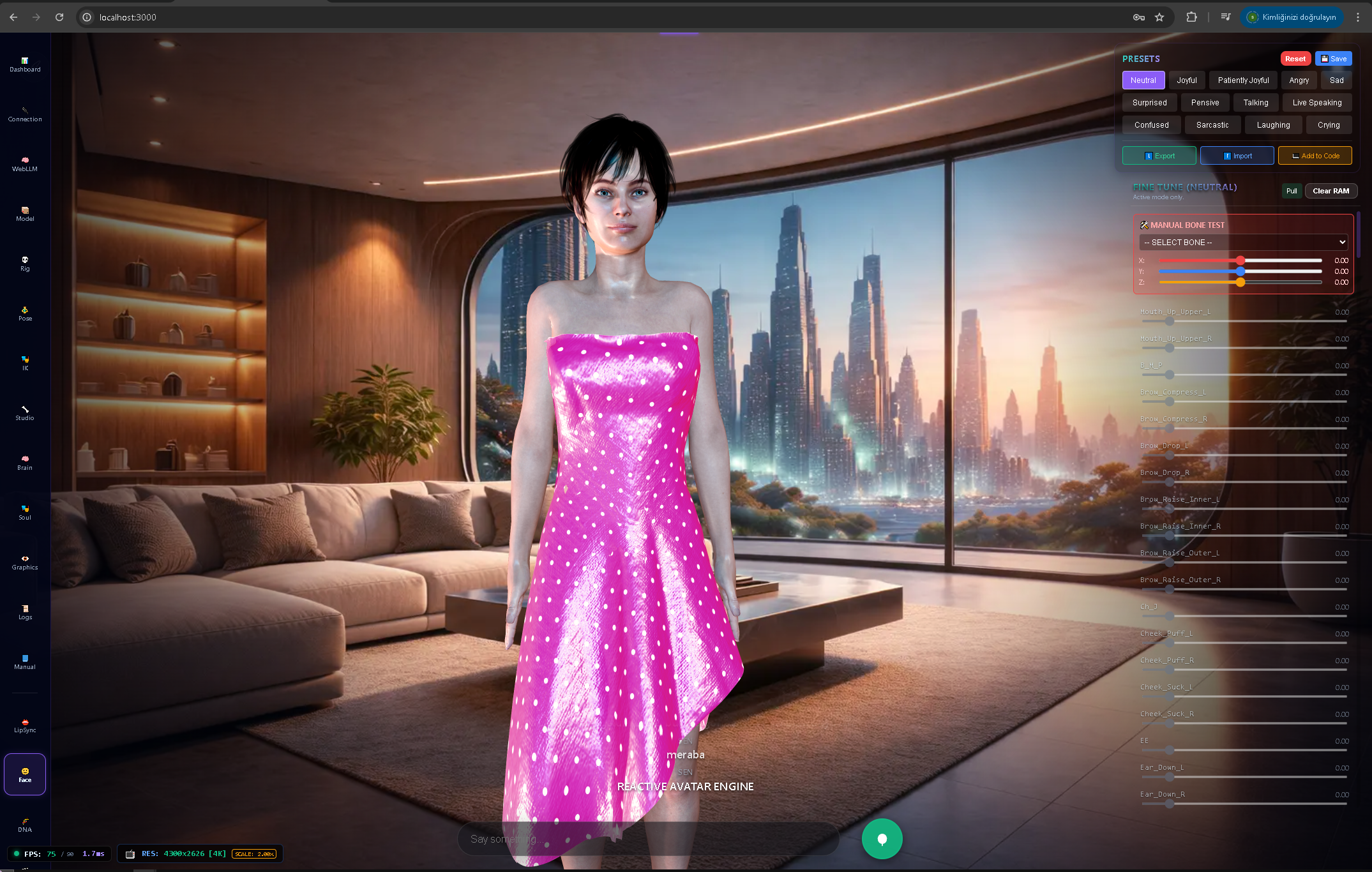Switch to the Joyful preset

tap(1187, 80)
